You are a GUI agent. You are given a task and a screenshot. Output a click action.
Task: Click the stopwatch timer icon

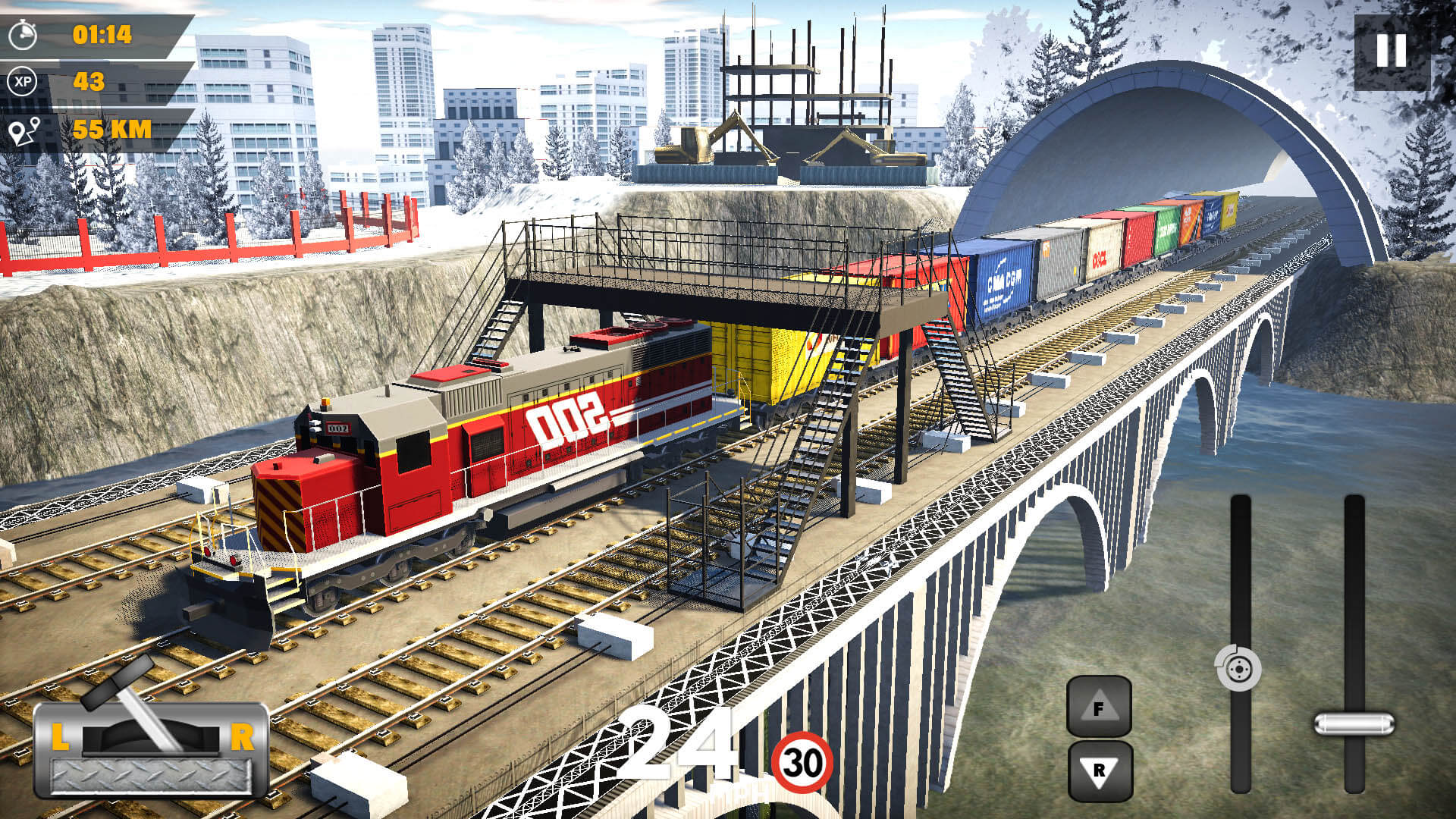(23, 33)
